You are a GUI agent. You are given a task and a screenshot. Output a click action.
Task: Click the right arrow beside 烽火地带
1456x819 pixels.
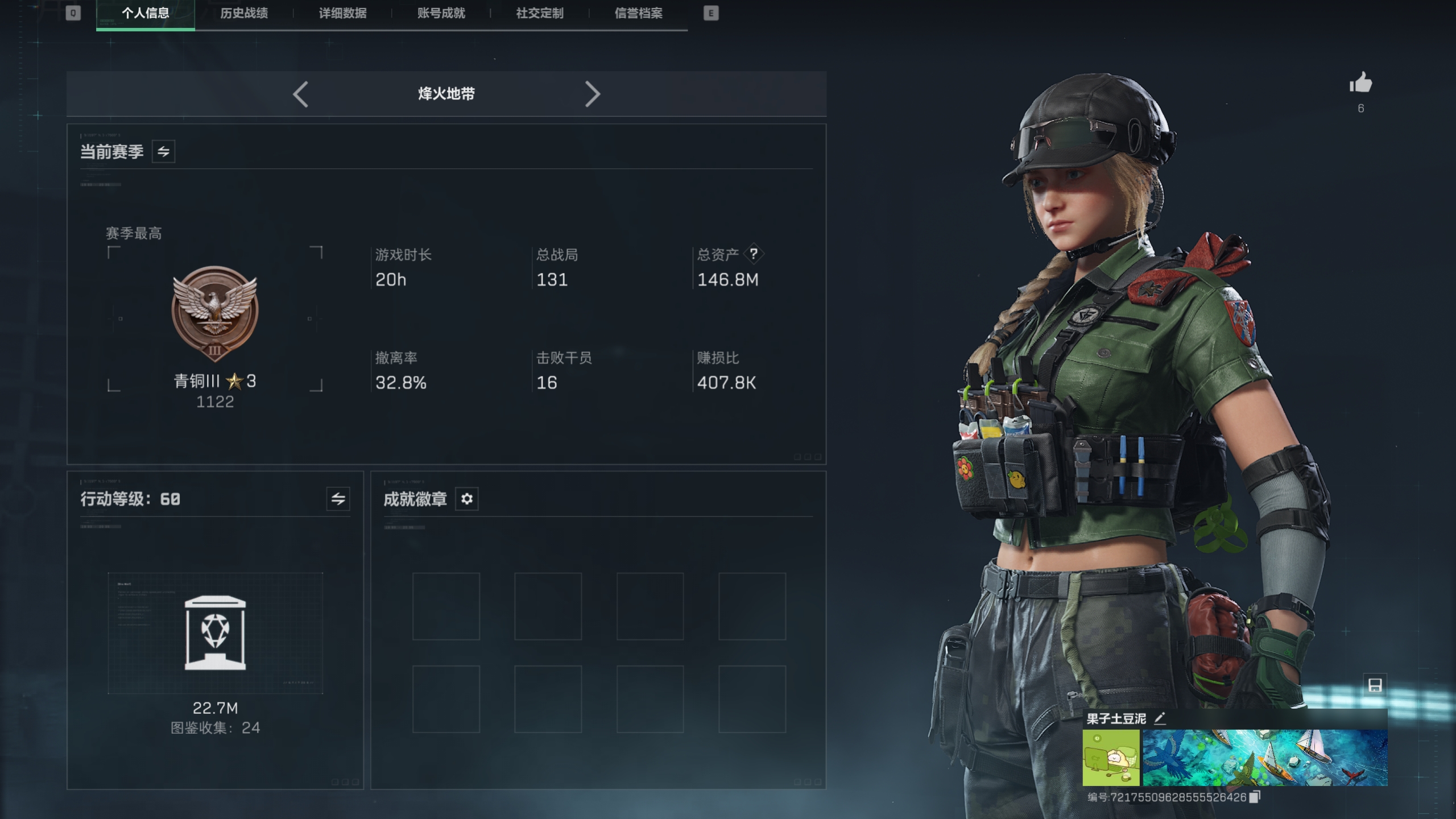coord(592,94)
